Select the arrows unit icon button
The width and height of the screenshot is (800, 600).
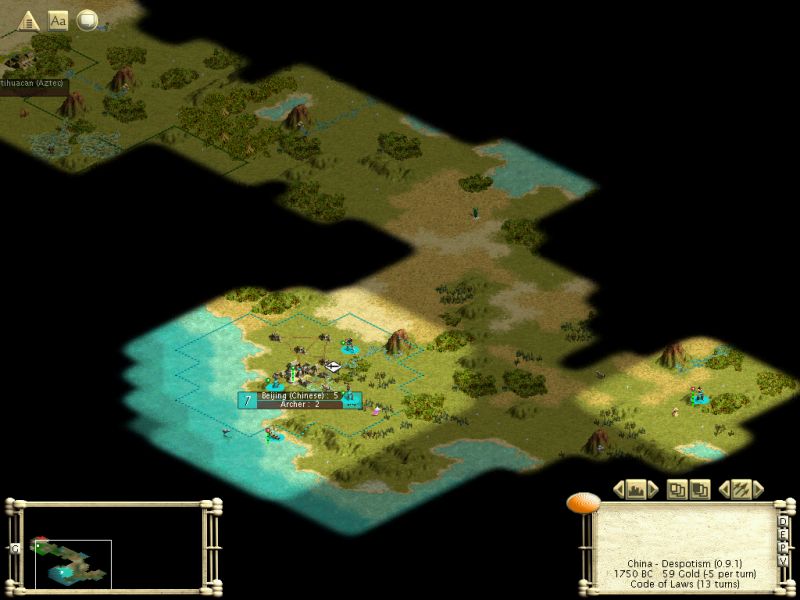click(x=741, y=489)
